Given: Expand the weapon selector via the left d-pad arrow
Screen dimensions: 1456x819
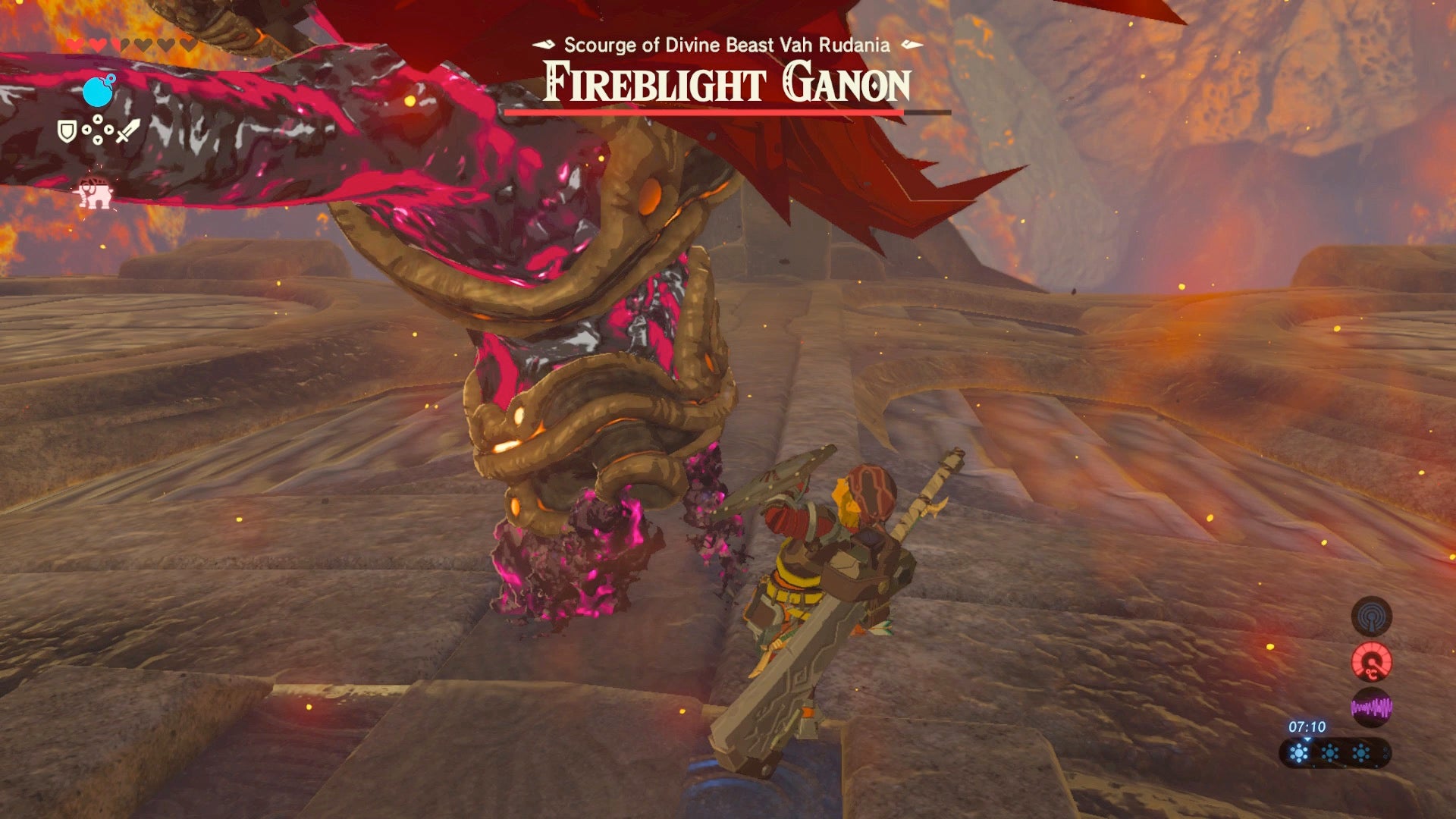Looking at the screenshot, I should click(x=86, y=130).
